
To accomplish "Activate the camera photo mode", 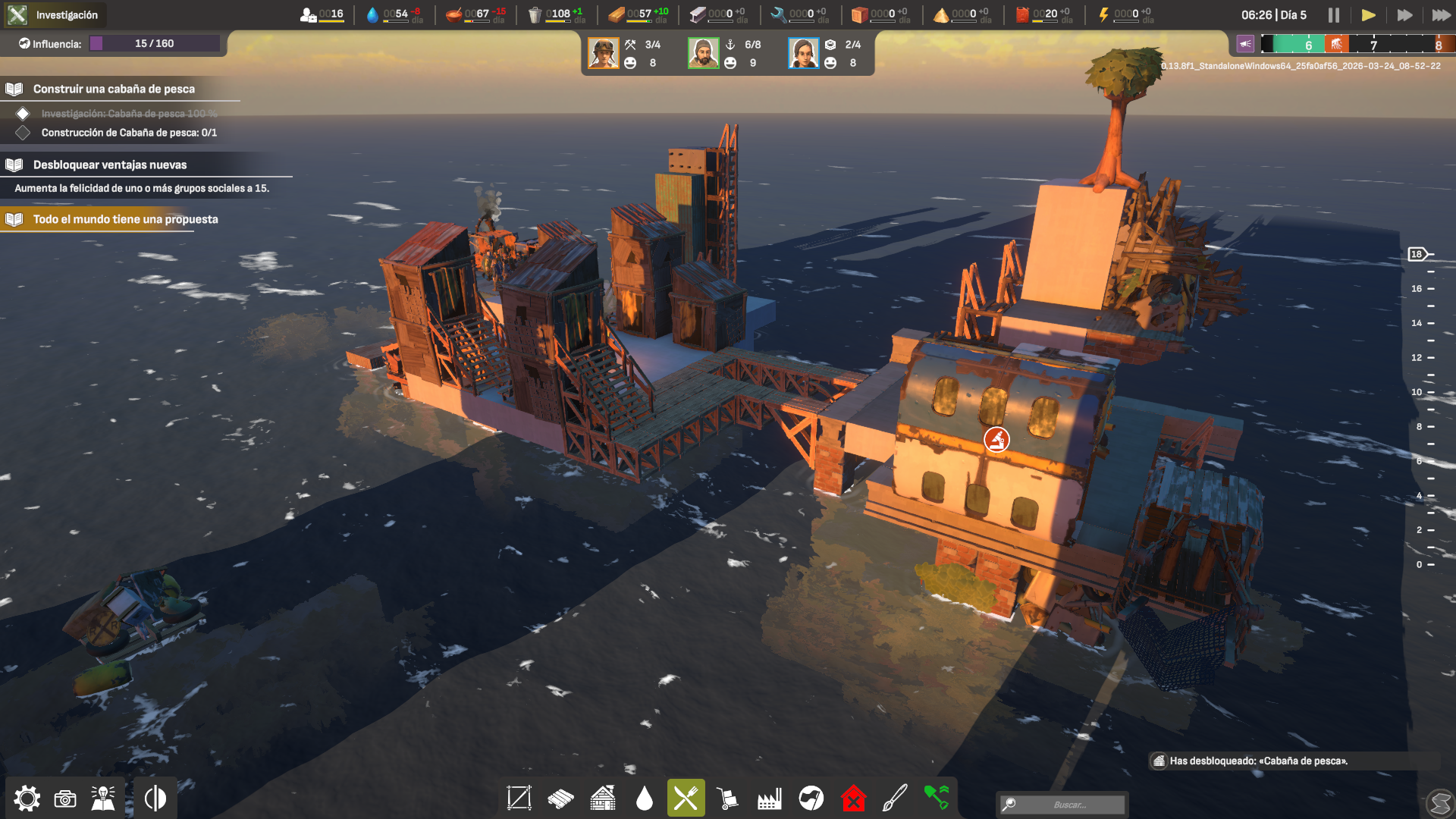I will point(65,799).
